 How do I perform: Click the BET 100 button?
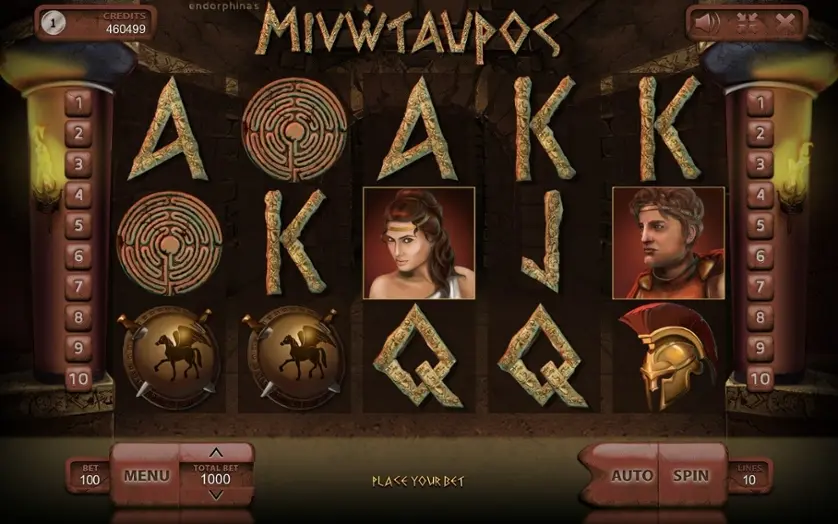click(x=90, y=476)
